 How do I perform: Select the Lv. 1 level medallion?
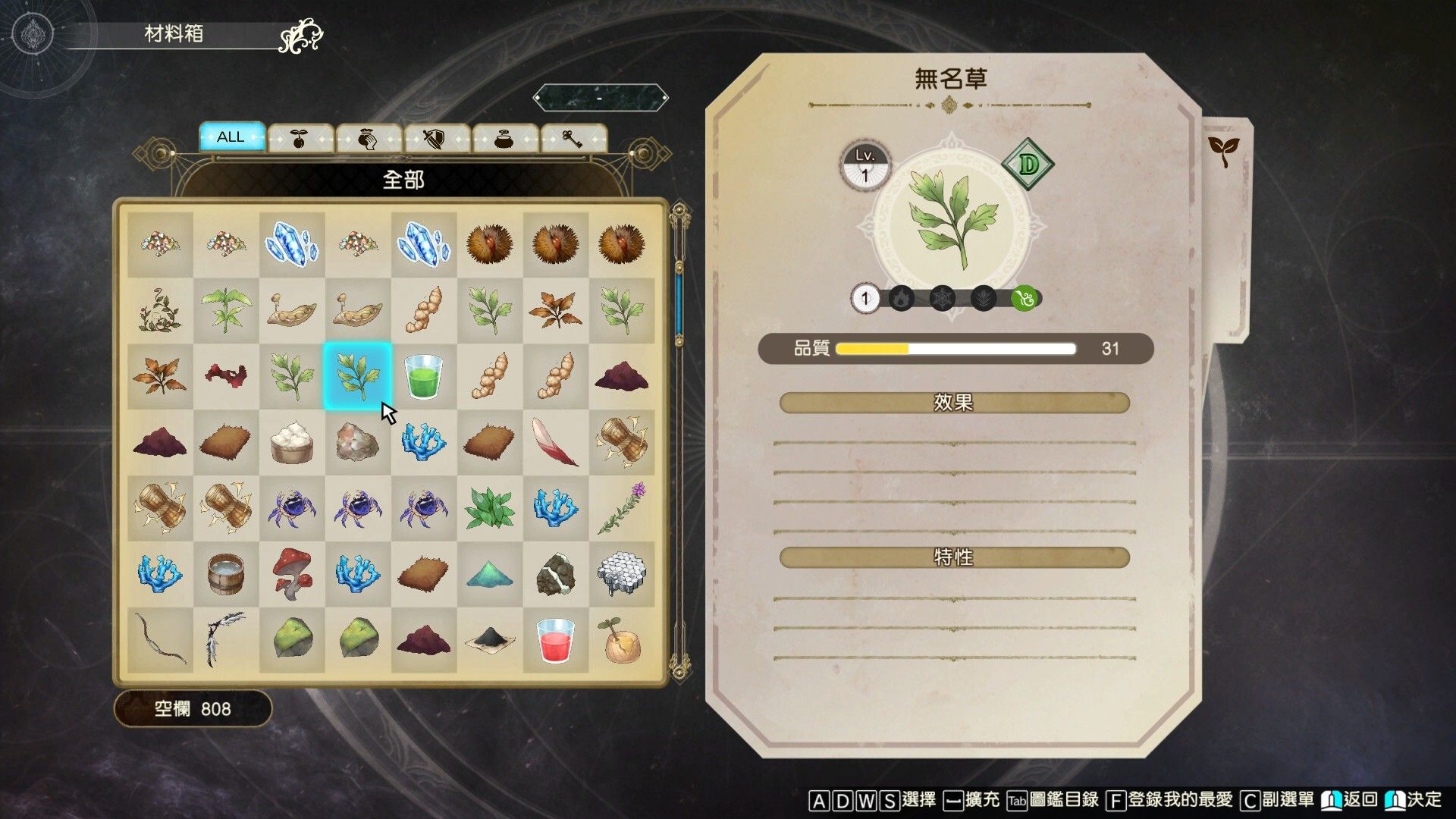[864, 162]
